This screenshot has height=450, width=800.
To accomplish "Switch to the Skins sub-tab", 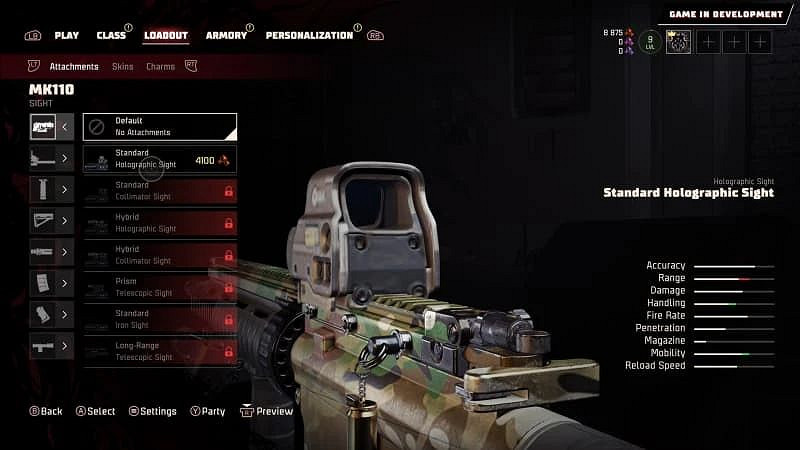I will [122, 67].
